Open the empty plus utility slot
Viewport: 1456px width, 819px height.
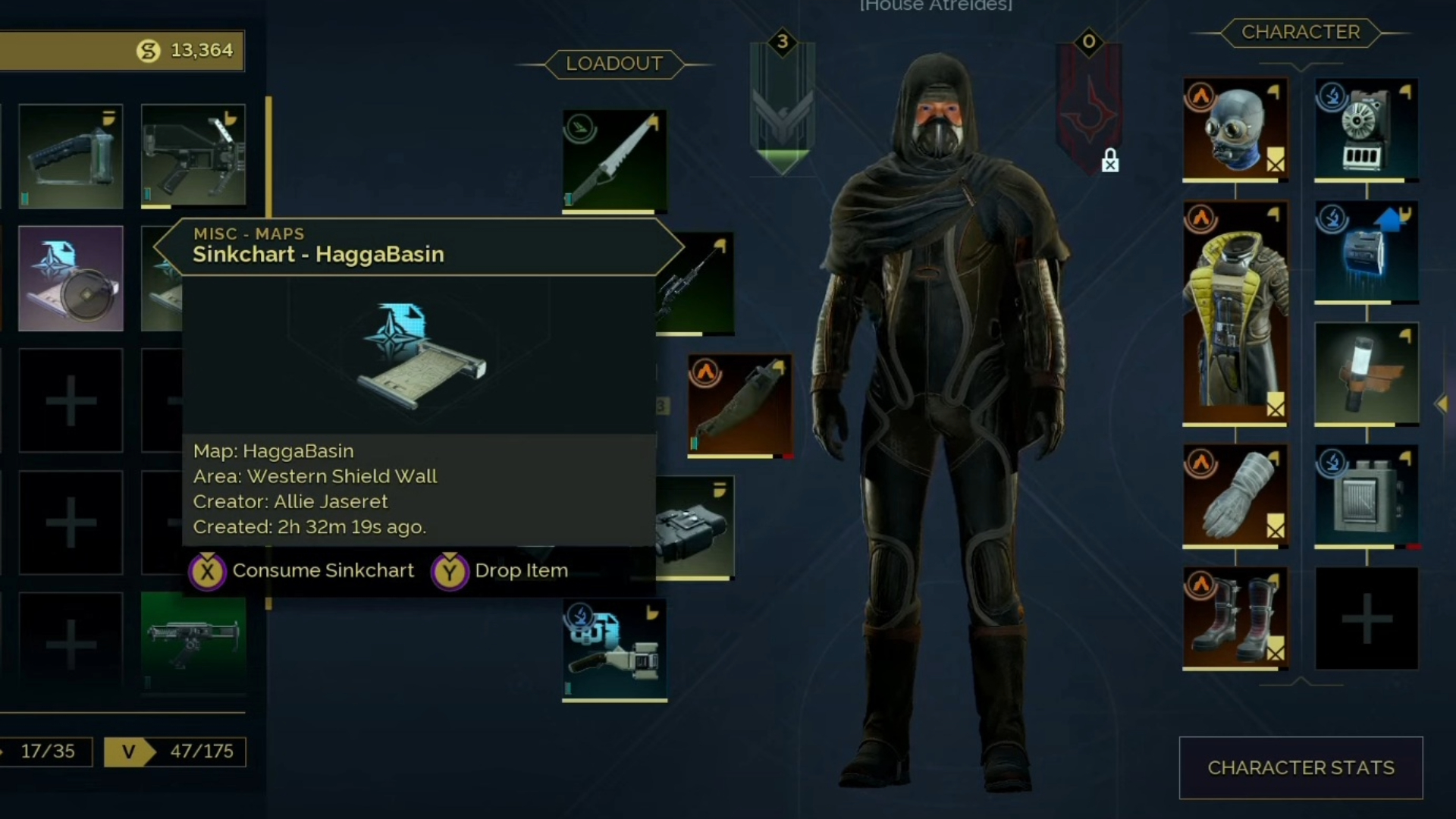(x=1366, y=618)
